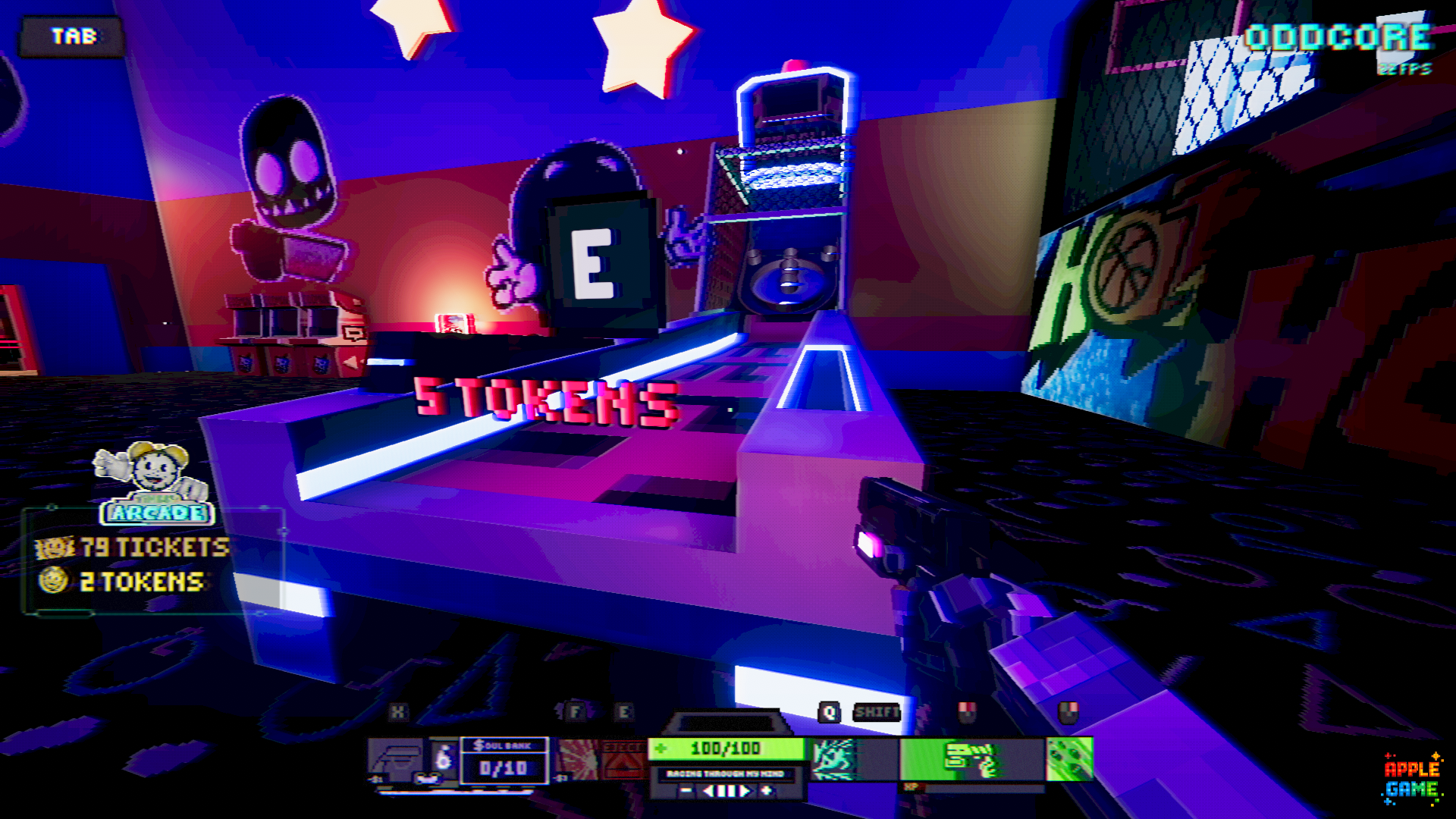Click the Apple Game watermark logo

[x=1411, y=779]
